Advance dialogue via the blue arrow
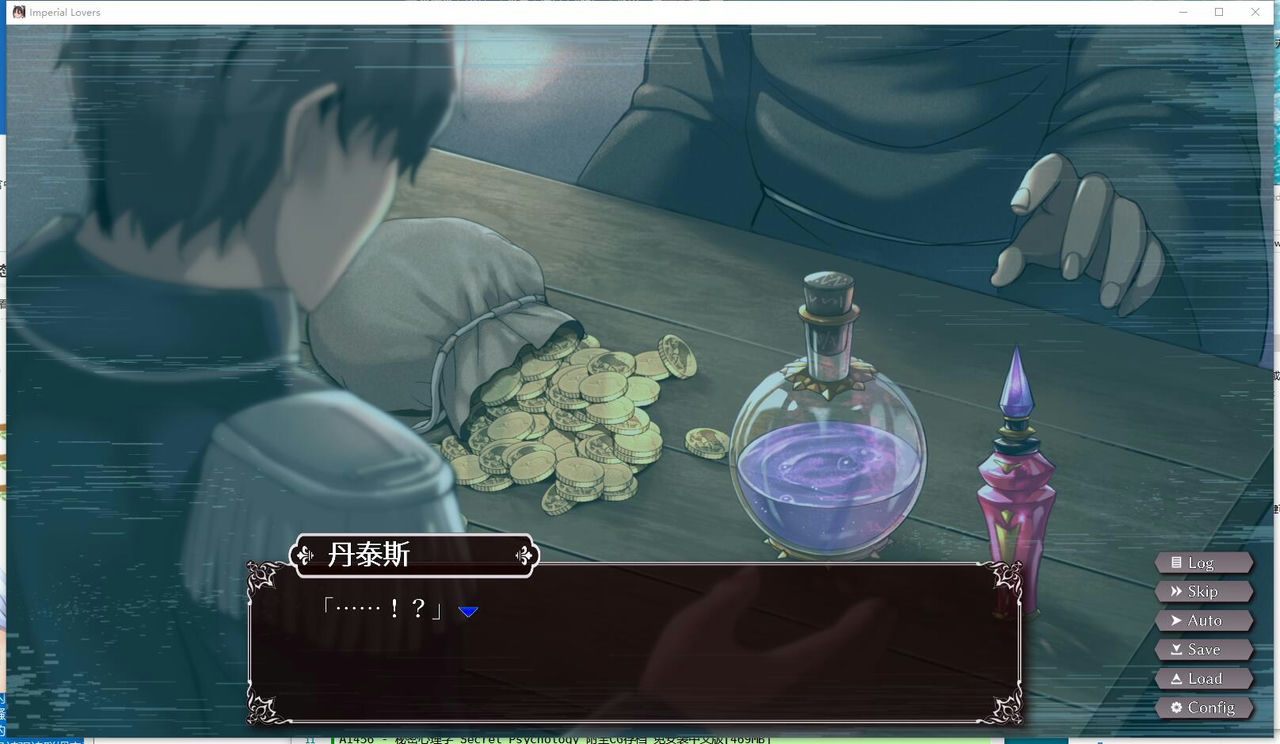Viewport: 1280px width, 744px height. point(468,611)
